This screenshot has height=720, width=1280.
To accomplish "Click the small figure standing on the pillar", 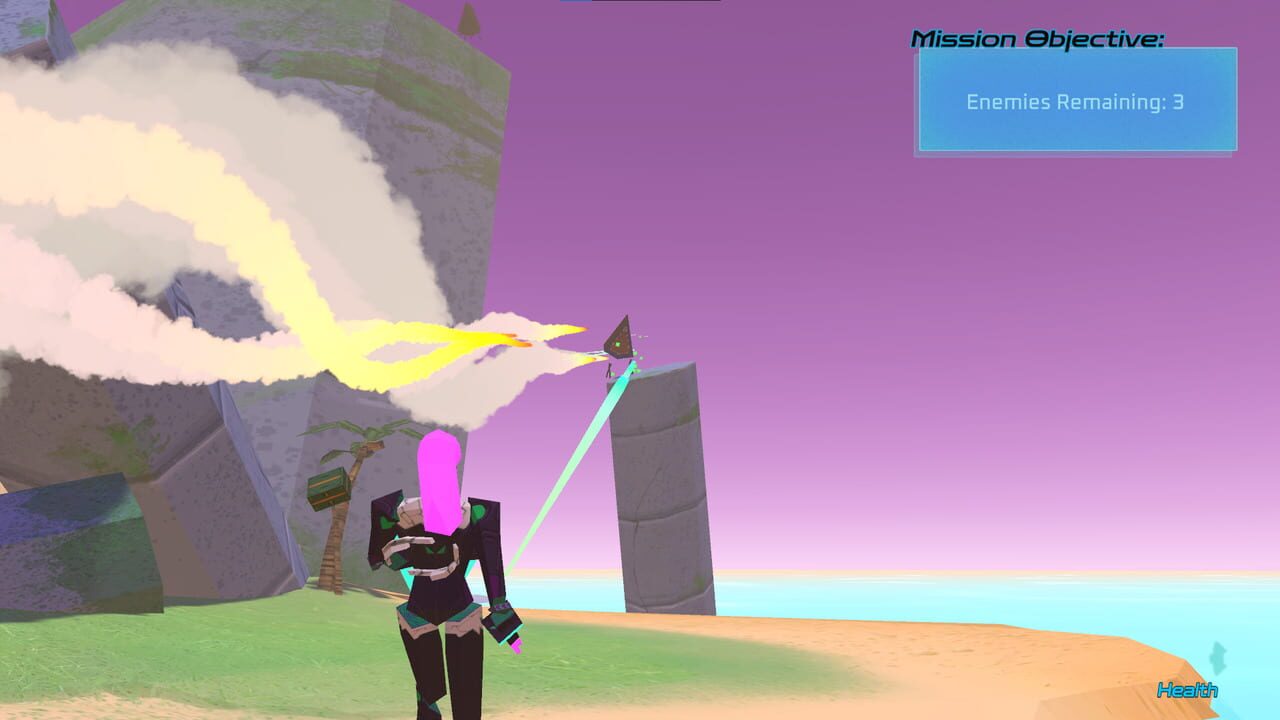I will 608,372.
